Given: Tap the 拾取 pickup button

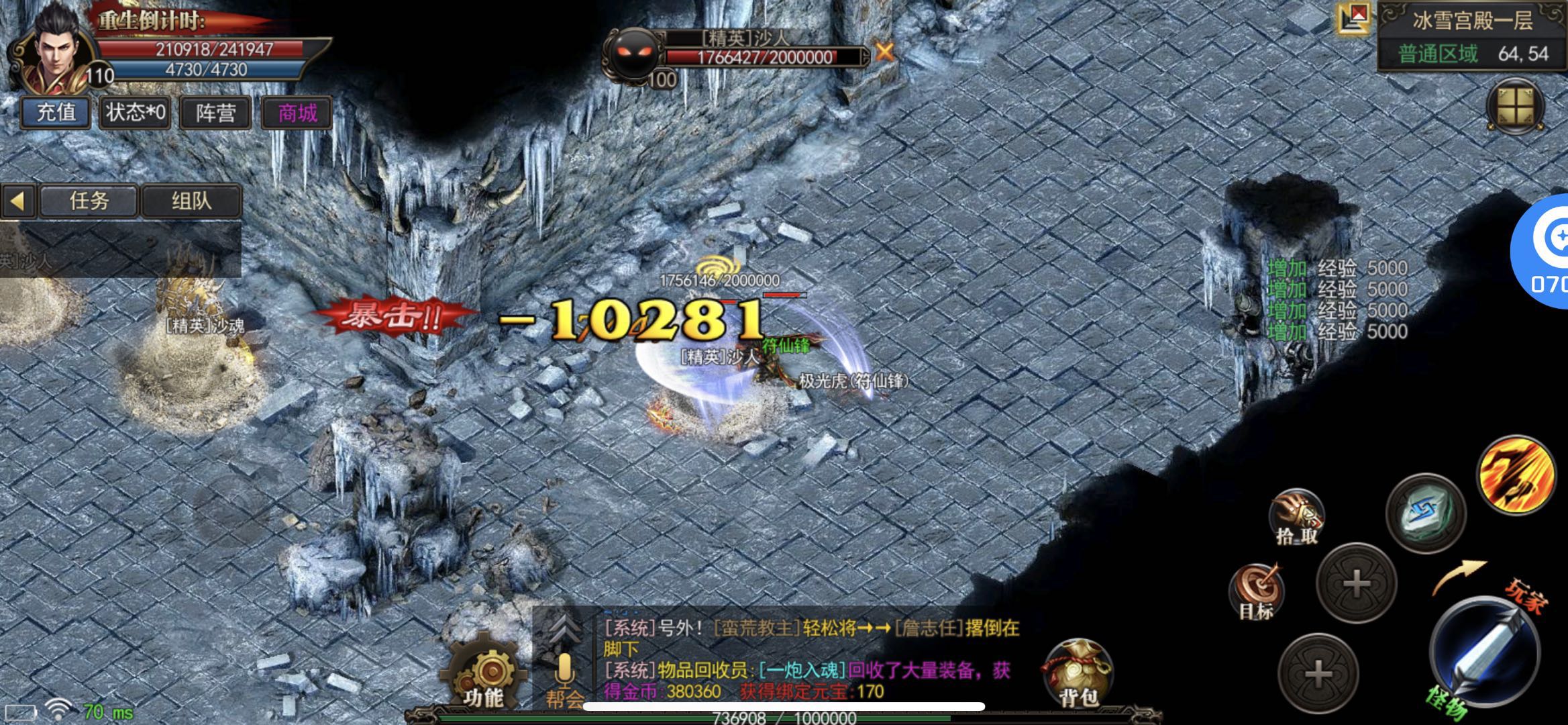Looking at the screenshot, I should pyautogui.click(x=1296, y=517).
